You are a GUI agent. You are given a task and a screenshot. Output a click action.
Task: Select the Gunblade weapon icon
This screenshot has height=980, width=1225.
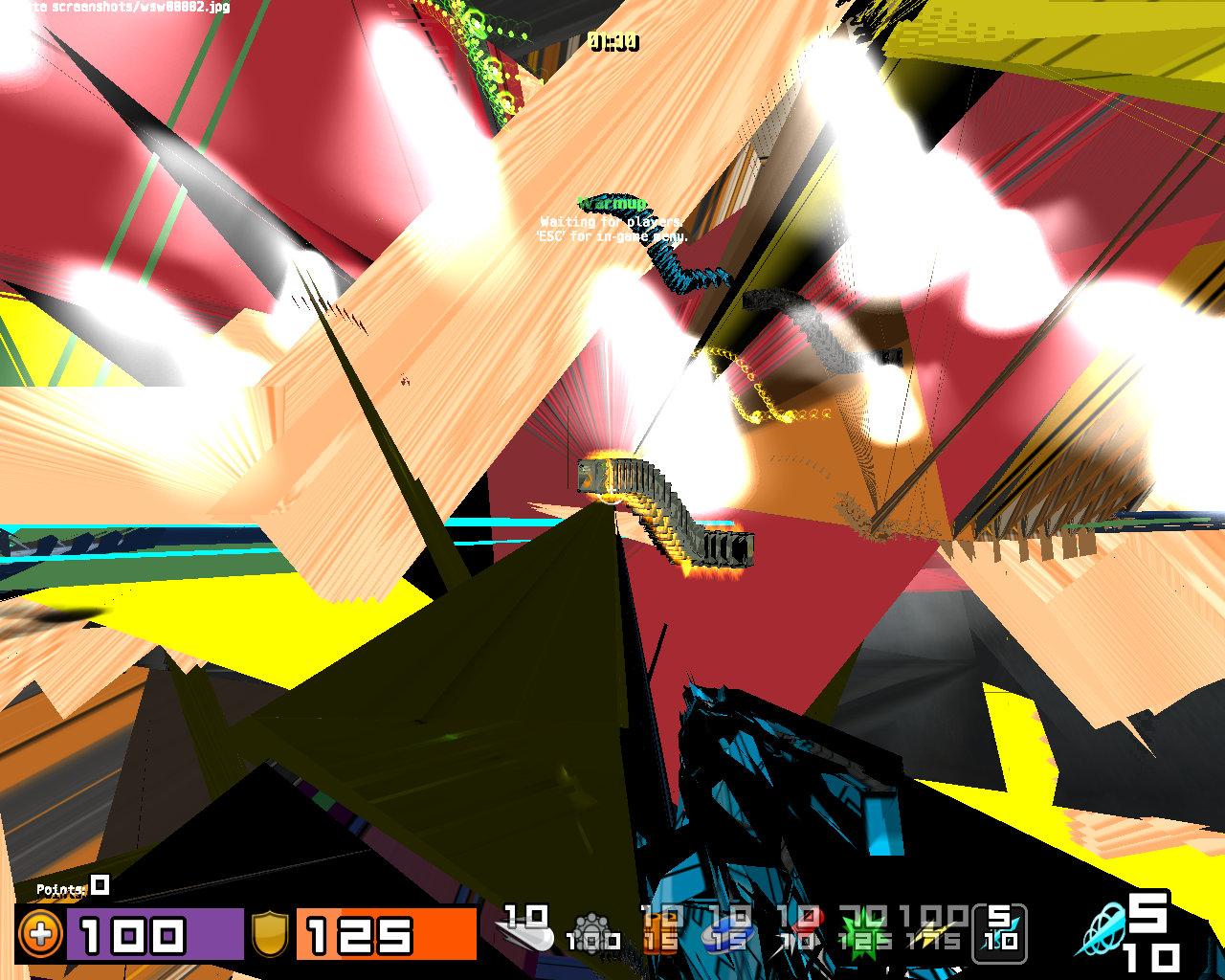[525, 933]
